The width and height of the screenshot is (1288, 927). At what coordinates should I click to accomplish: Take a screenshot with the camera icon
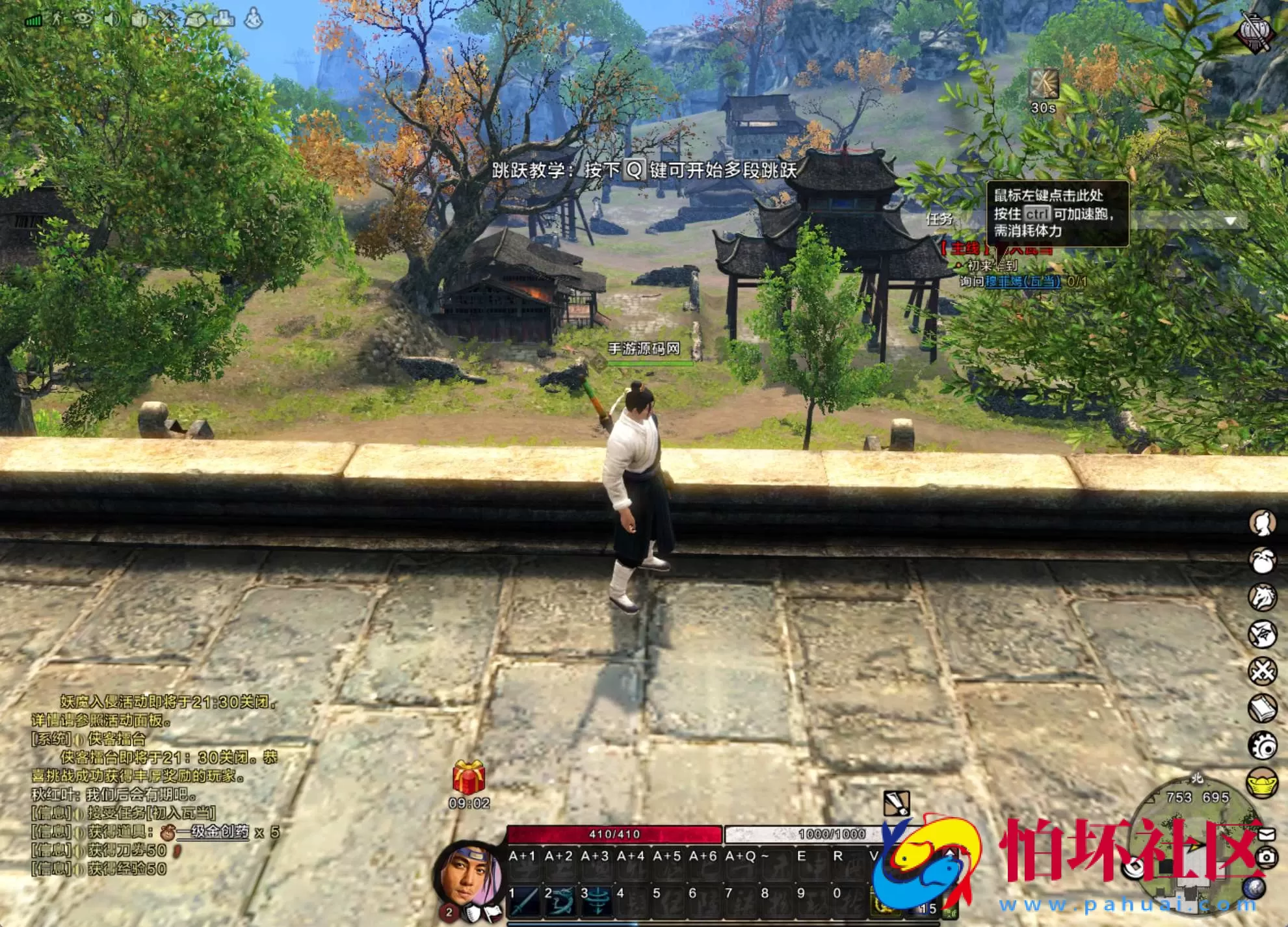1267,857
